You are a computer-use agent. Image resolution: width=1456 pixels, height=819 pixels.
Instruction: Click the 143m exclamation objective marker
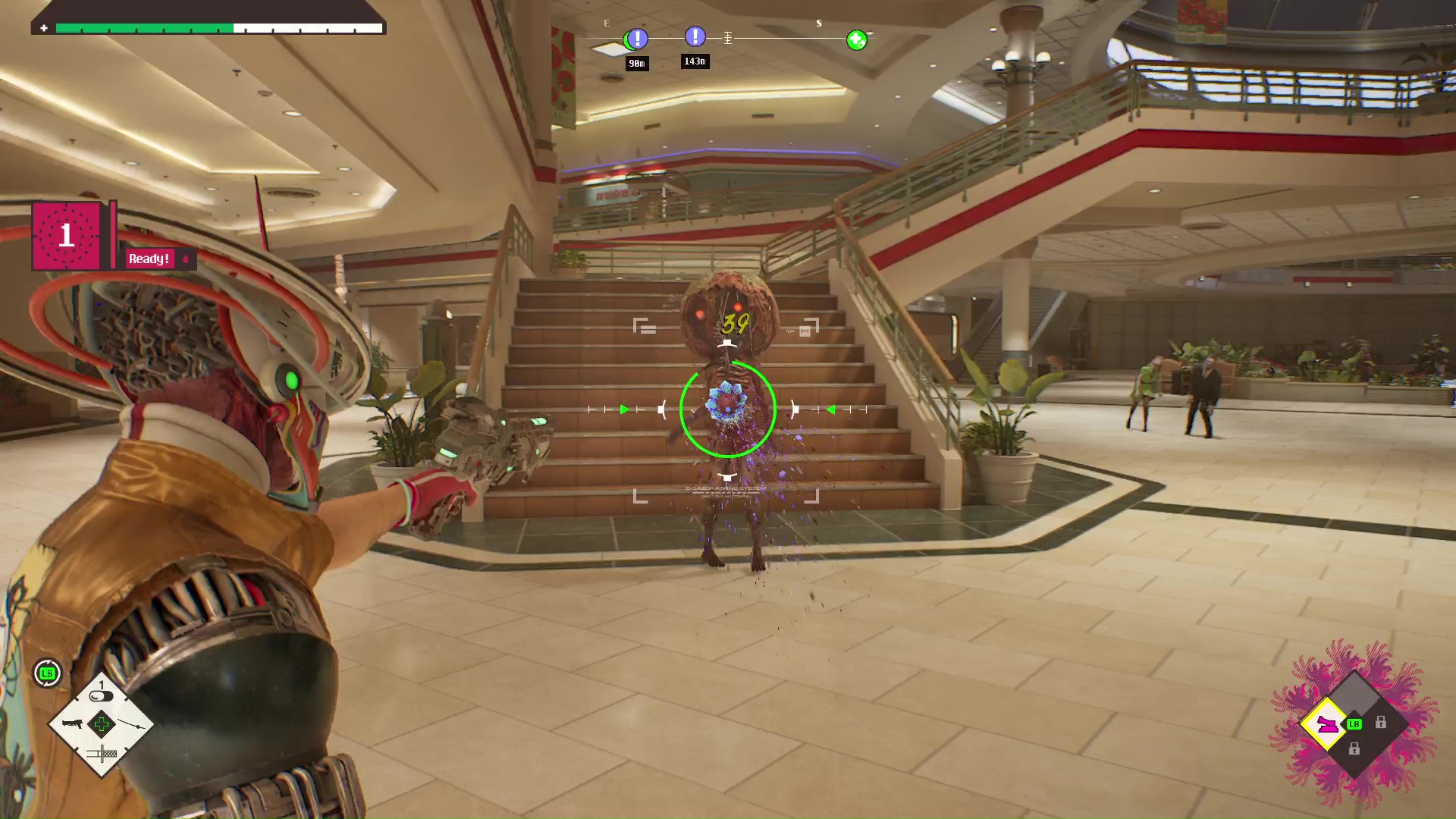[695, 36]
